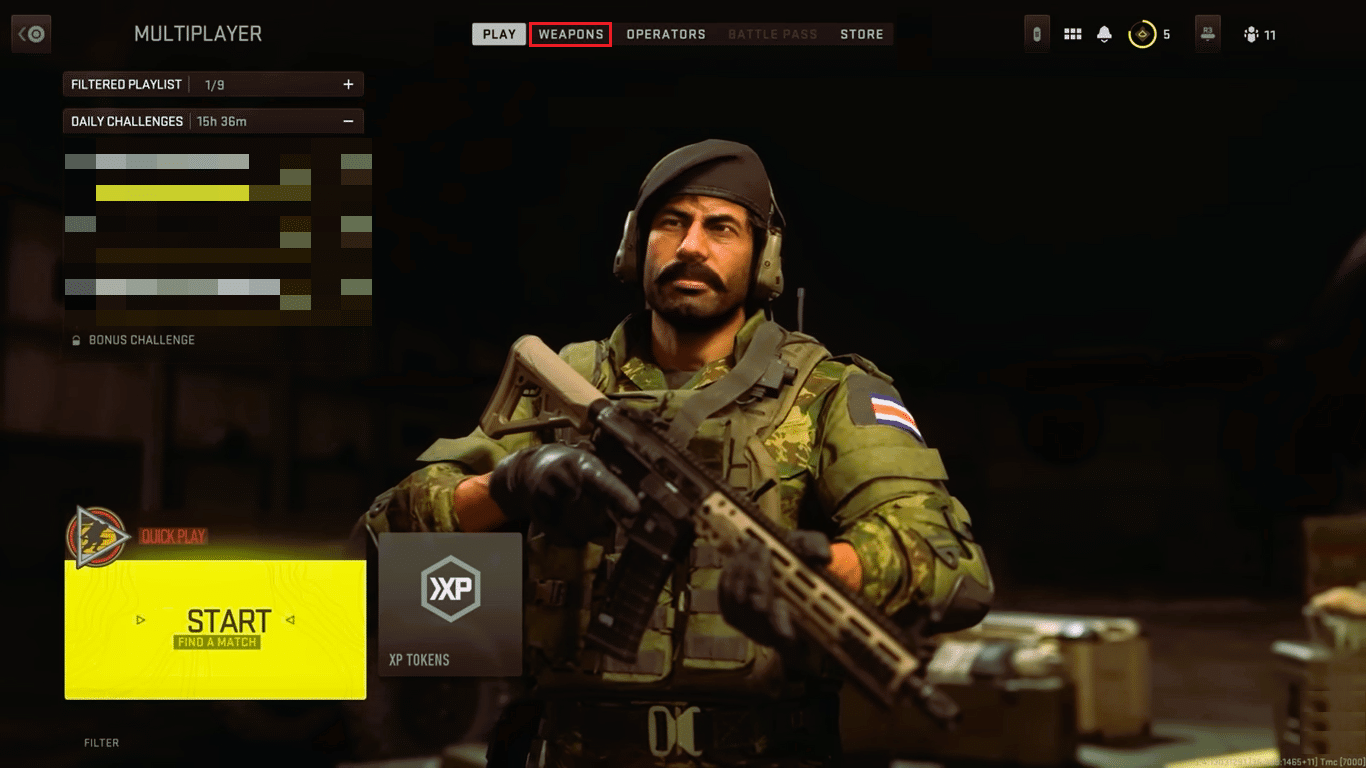Screen dimensions: 1366x768
Task: Open the apps grid icon near top right
Action: (1072, 34)
